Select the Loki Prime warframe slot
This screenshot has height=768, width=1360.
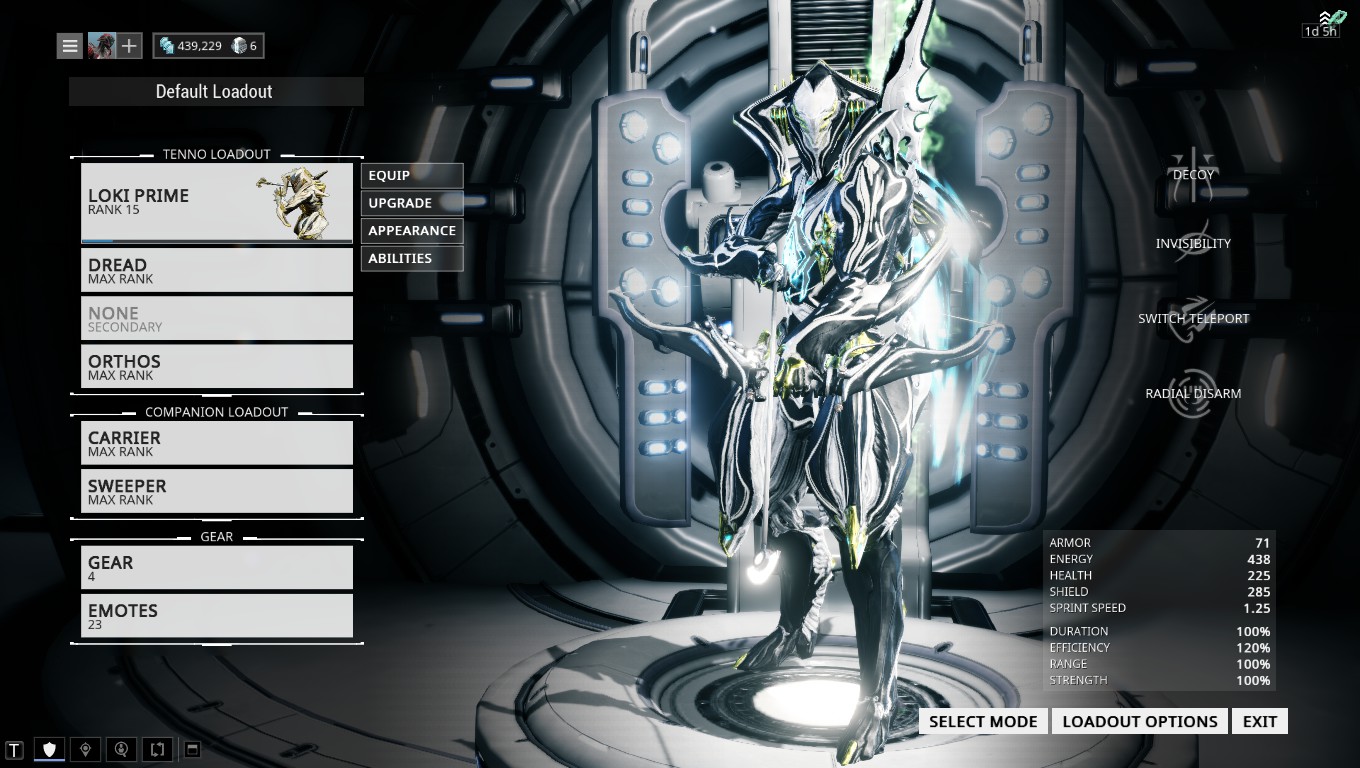coord(216,202)
